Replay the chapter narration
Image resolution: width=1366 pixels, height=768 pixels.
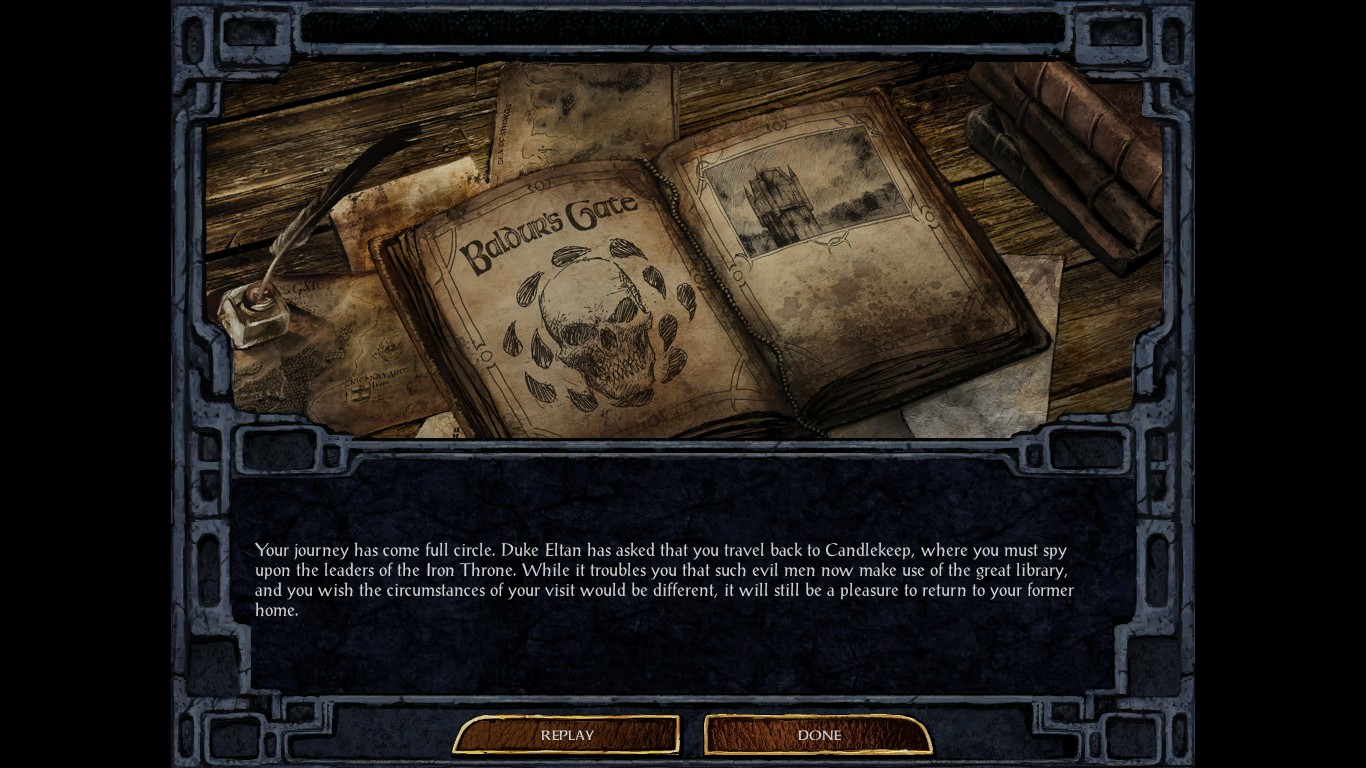567,735
